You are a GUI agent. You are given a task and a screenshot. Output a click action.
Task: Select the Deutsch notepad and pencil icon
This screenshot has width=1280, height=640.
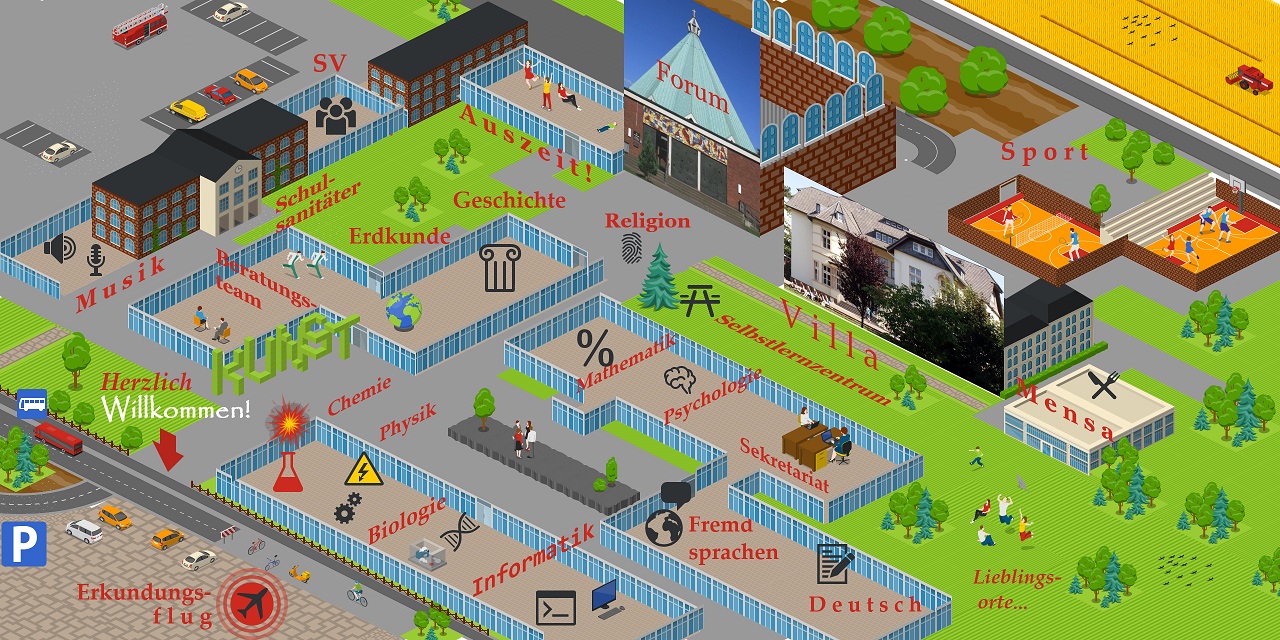(834, 564)
